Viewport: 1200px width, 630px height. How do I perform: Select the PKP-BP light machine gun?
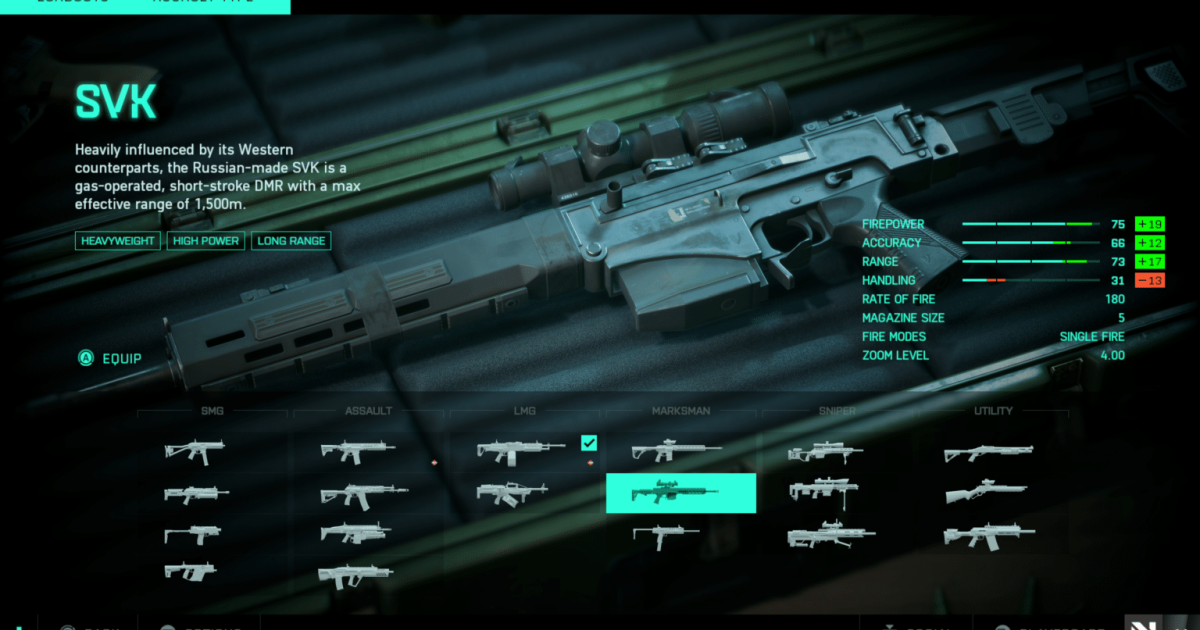[x=511, y=493]
